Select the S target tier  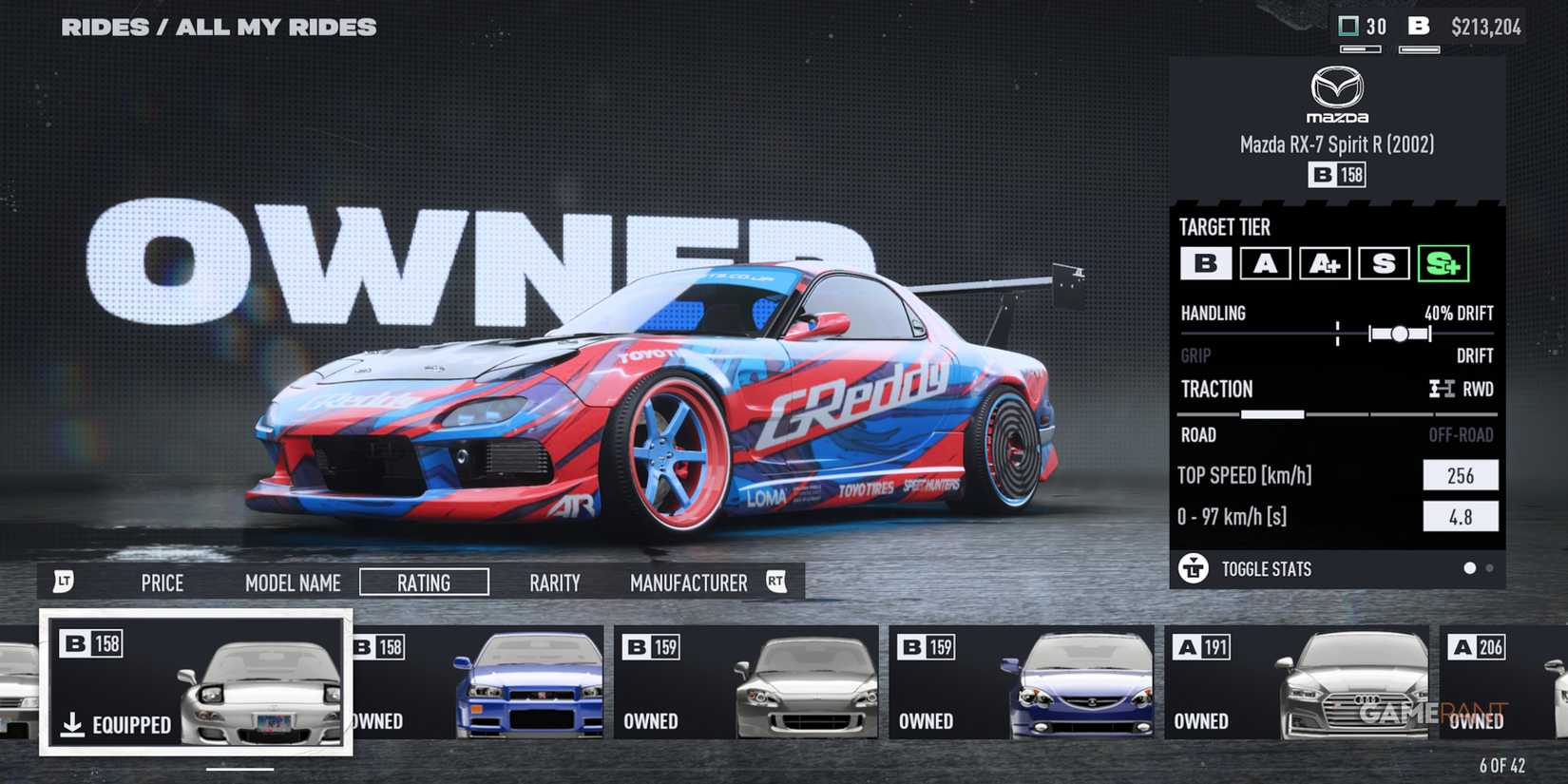click(1385, 263)
